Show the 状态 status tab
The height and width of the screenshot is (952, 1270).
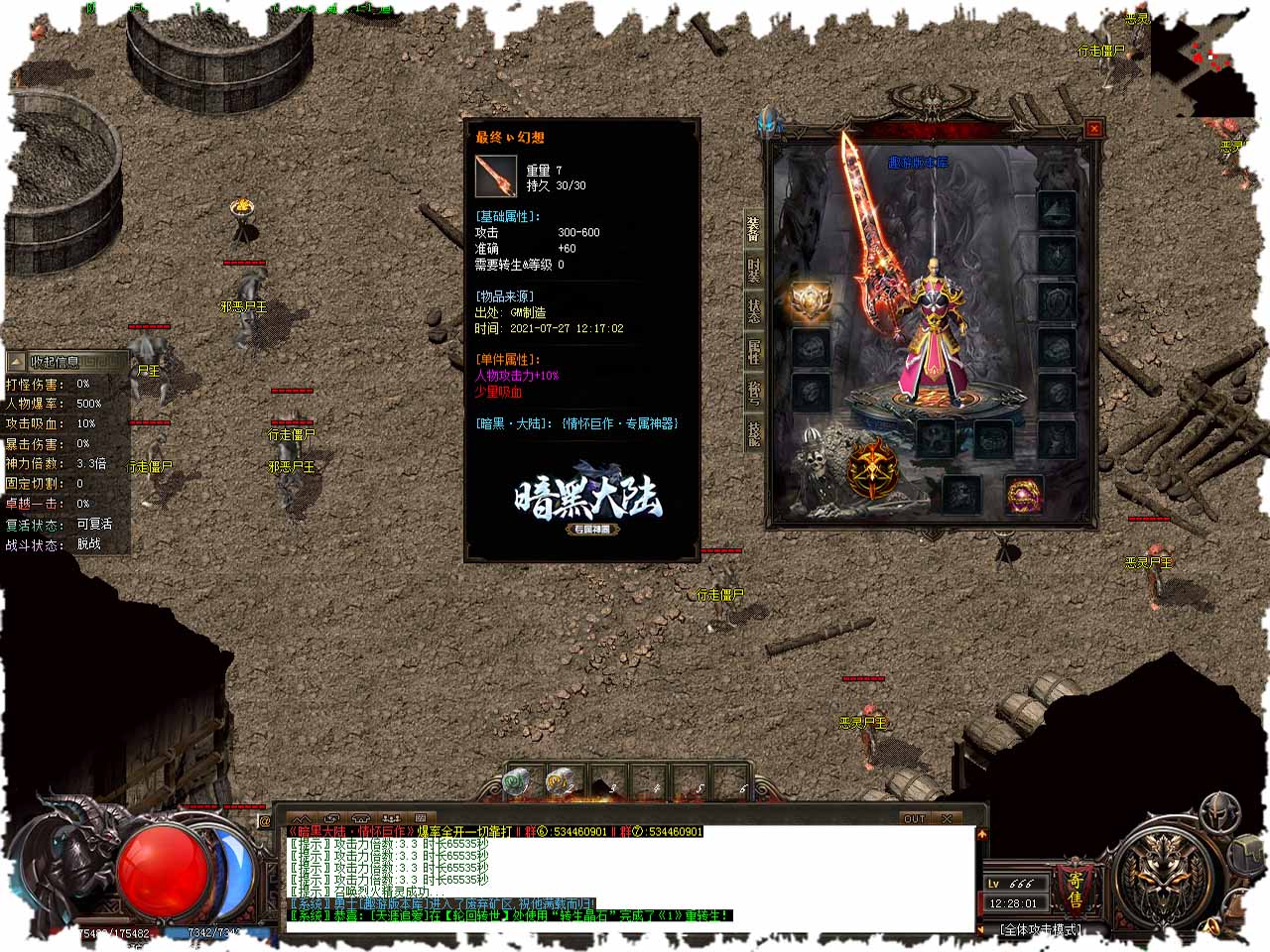tap(754, 310)
